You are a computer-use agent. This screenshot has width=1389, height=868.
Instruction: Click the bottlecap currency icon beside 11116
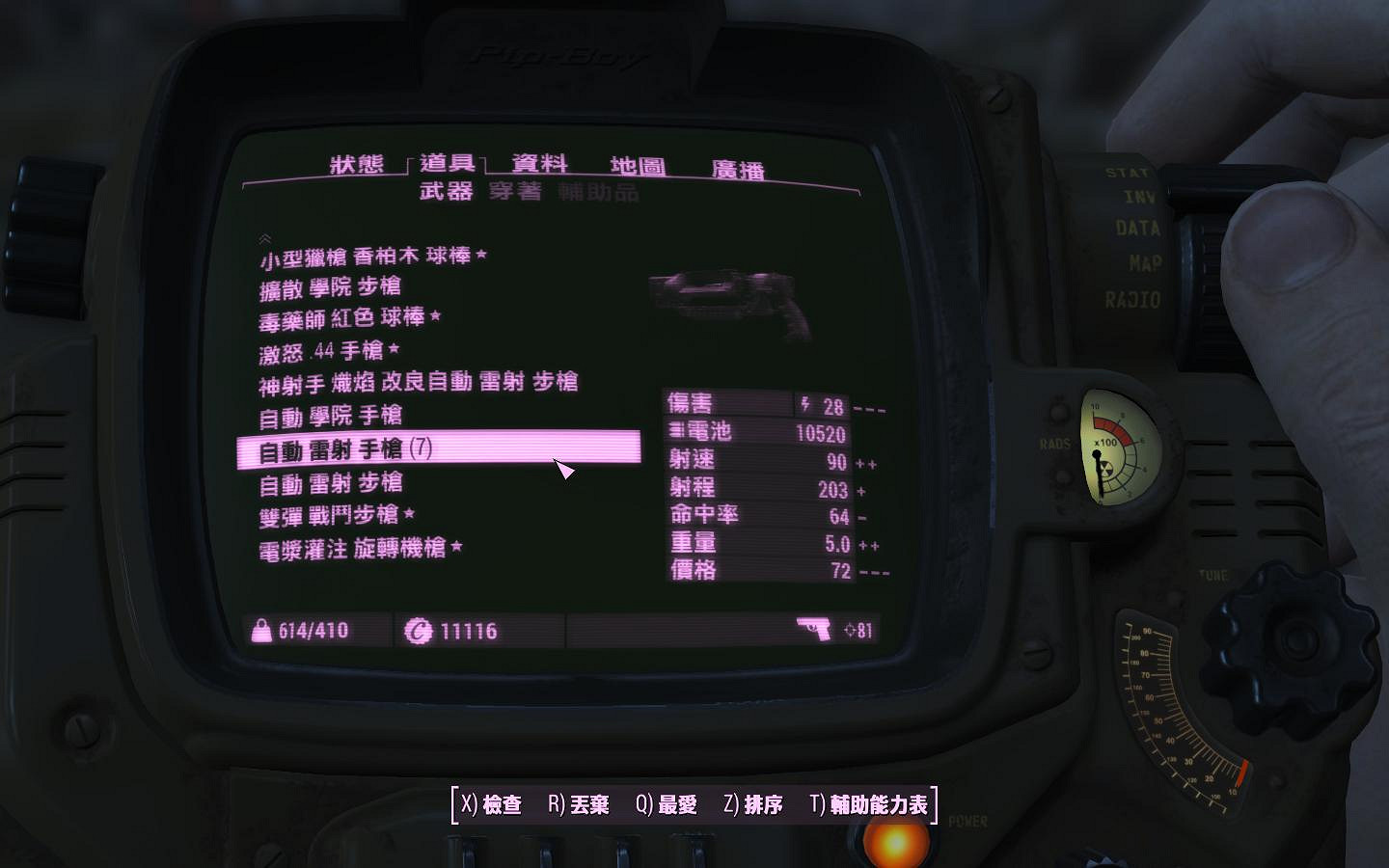pos(420,631)
